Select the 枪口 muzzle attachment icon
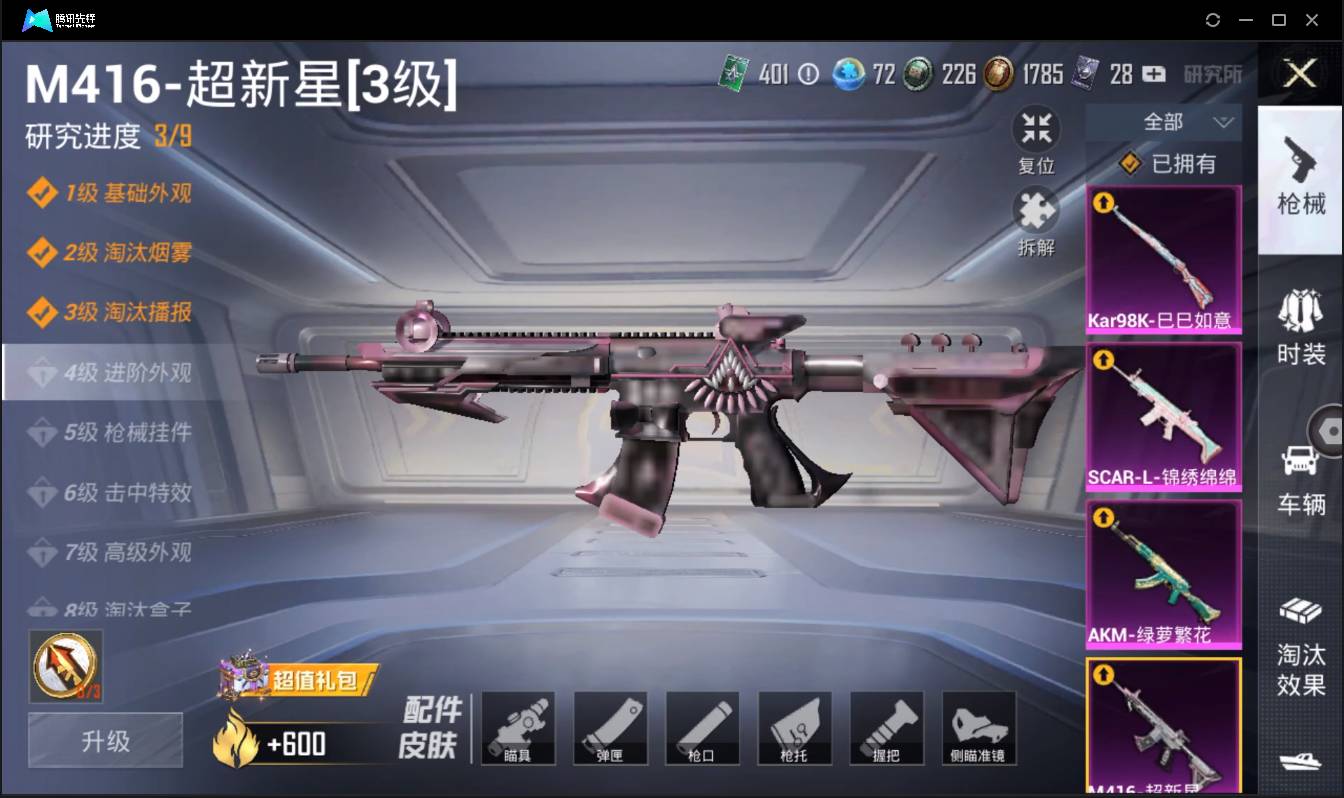 tap(702, 728)
